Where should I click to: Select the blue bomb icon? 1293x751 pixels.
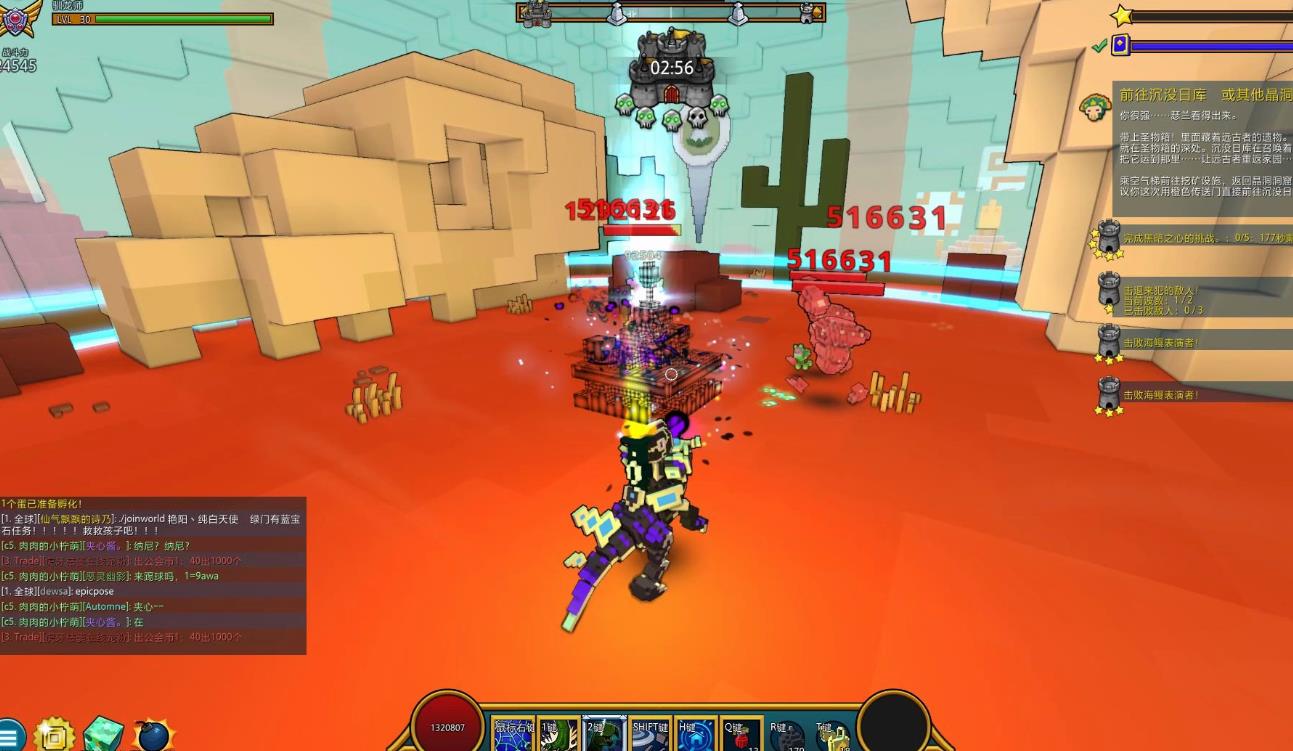click(x=153, y=737)
